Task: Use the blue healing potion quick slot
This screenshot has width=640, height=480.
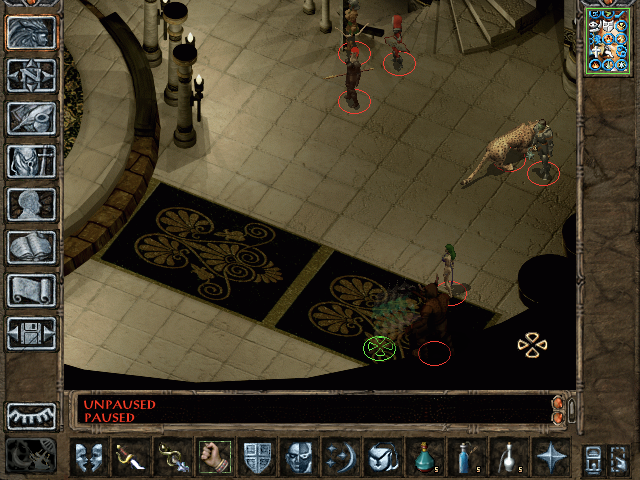Action: (x=423, y=458)
